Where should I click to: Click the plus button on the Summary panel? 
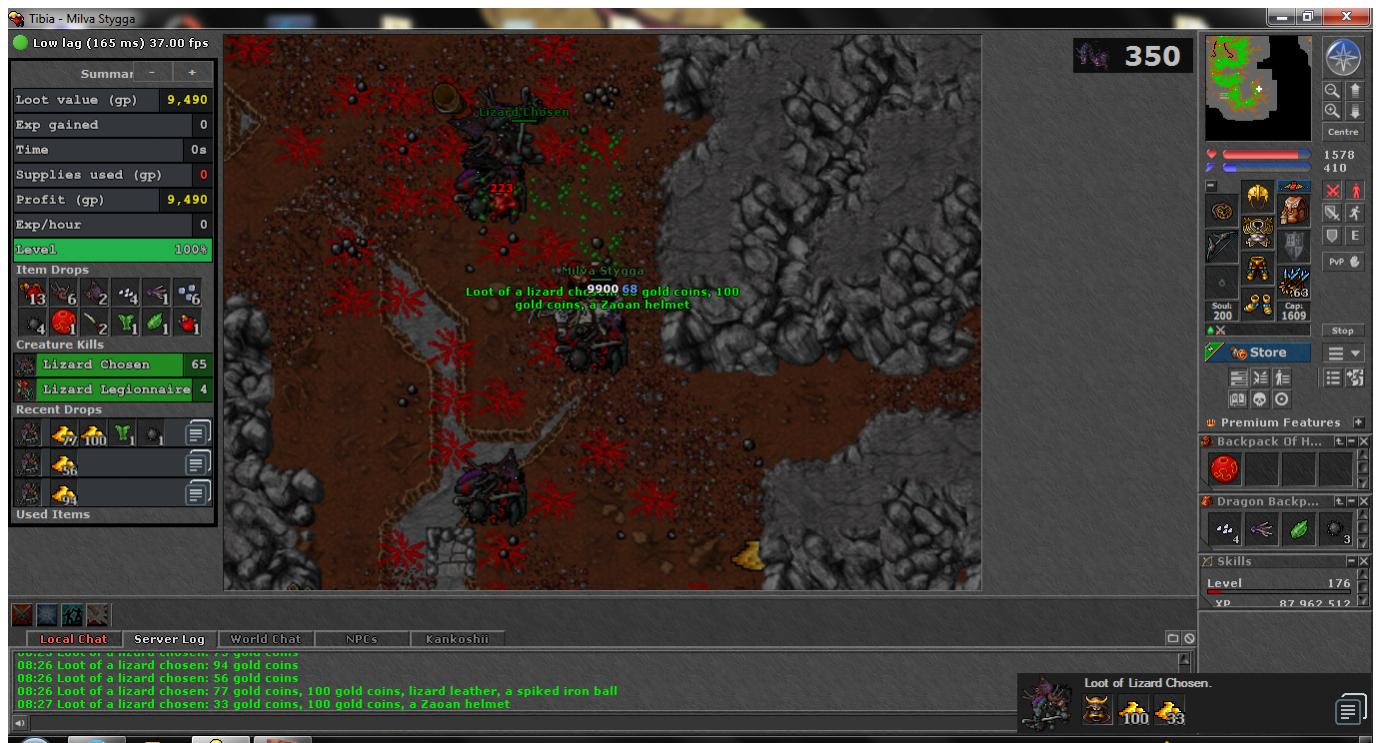(192, 73)
